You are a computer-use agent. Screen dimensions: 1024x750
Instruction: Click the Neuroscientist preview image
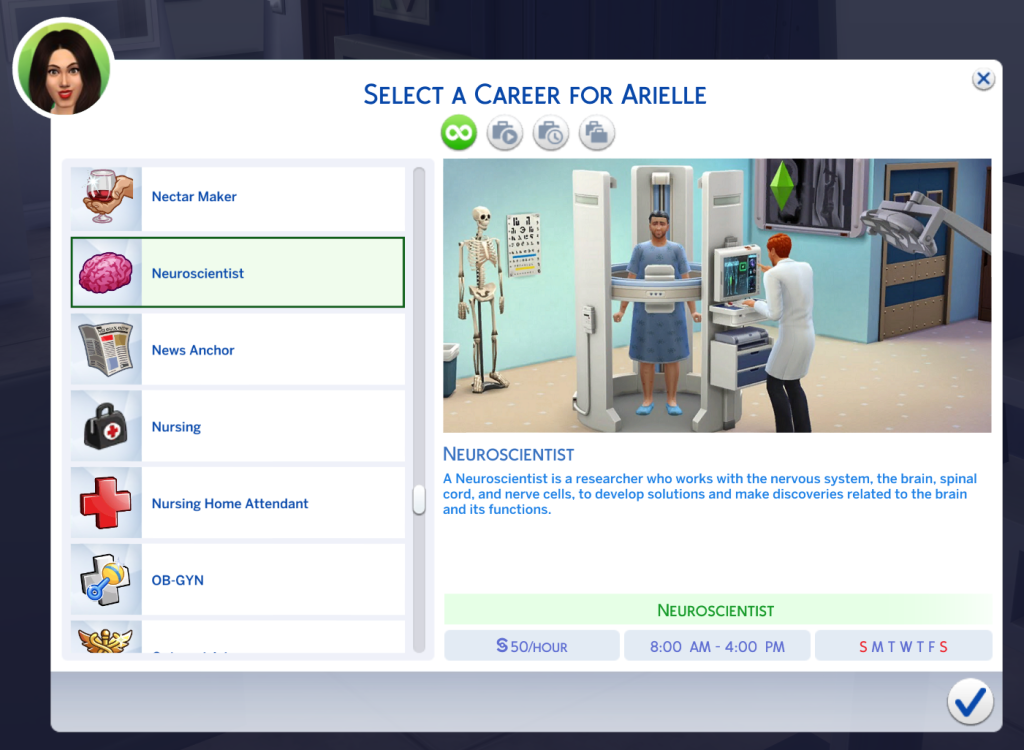(x=717, y=296)
